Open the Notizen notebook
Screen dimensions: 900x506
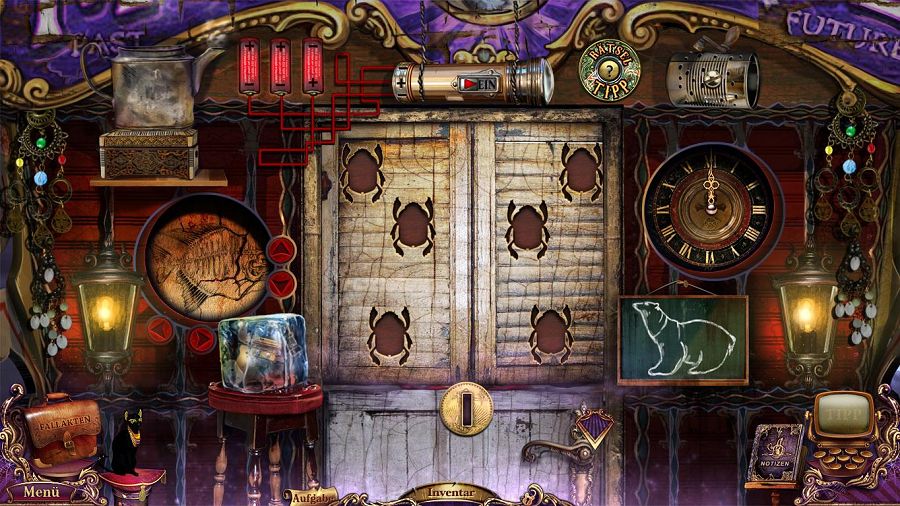point(777,453)
